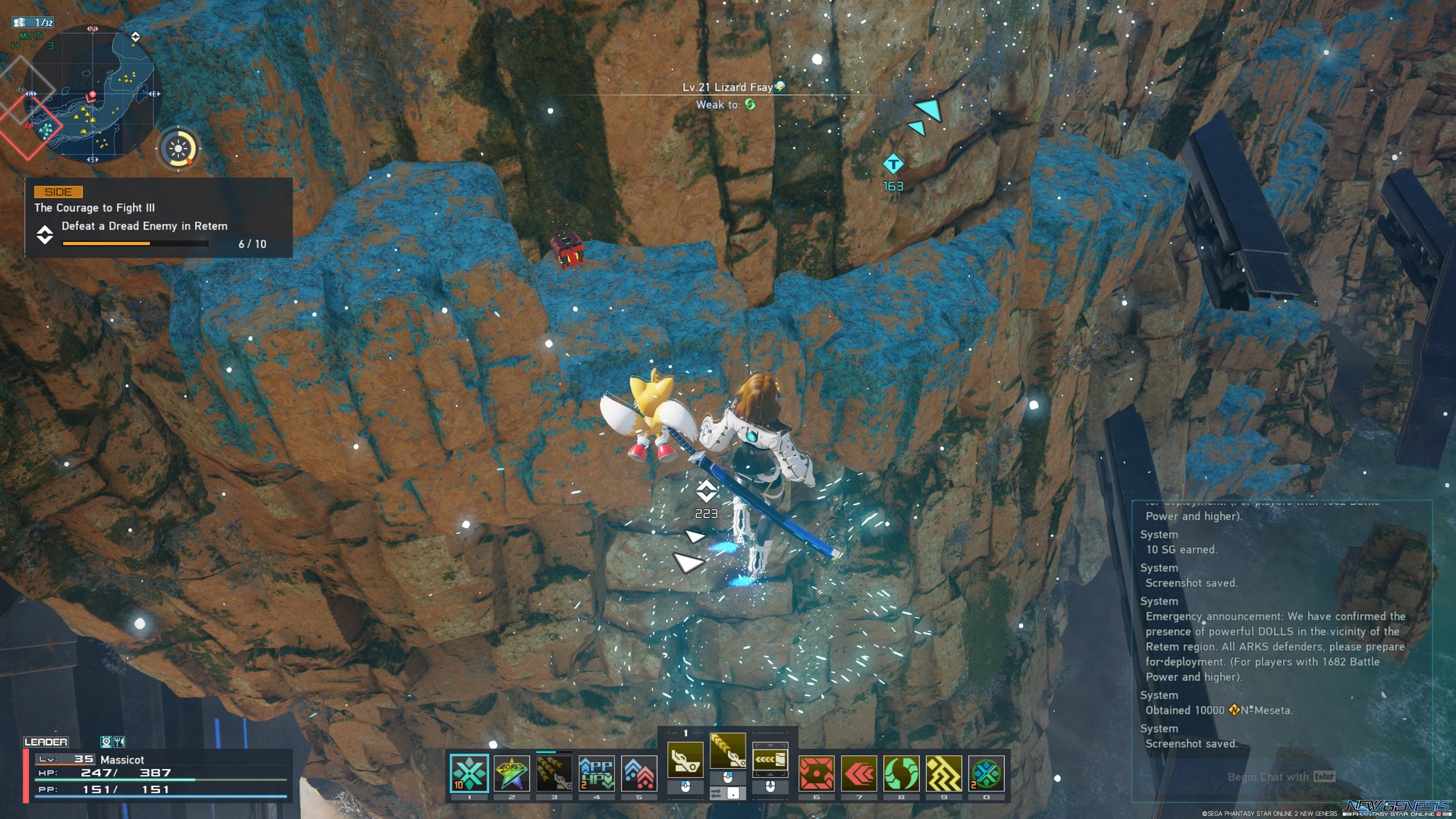
Task: Activate the red skill icon in slot 6
Action: [815, 772]
